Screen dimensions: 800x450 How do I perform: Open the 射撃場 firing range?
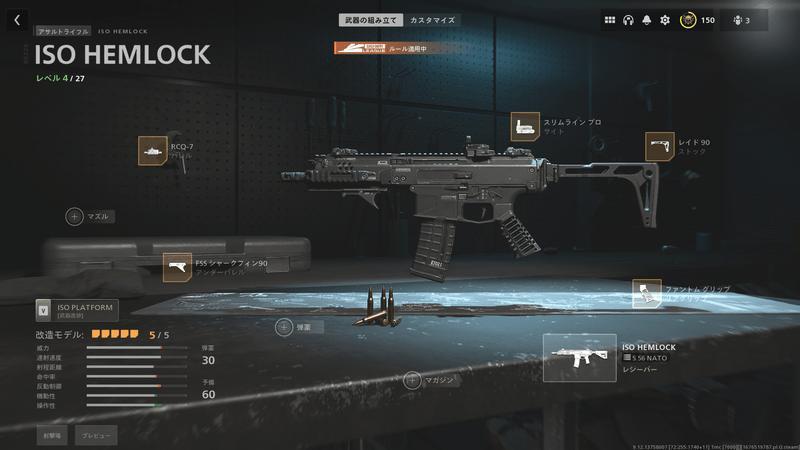[x=50, y=435]
